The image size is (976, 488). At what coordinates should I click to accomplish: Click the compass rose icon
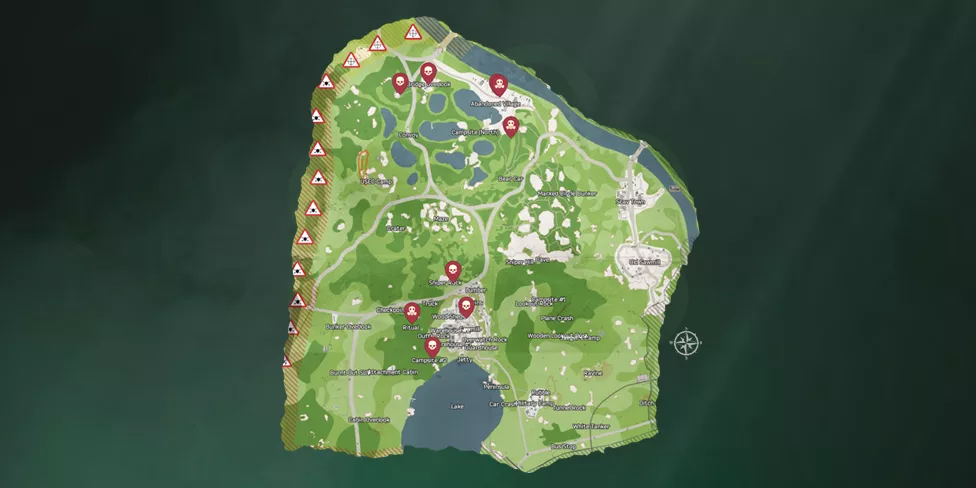coord(686,344)
